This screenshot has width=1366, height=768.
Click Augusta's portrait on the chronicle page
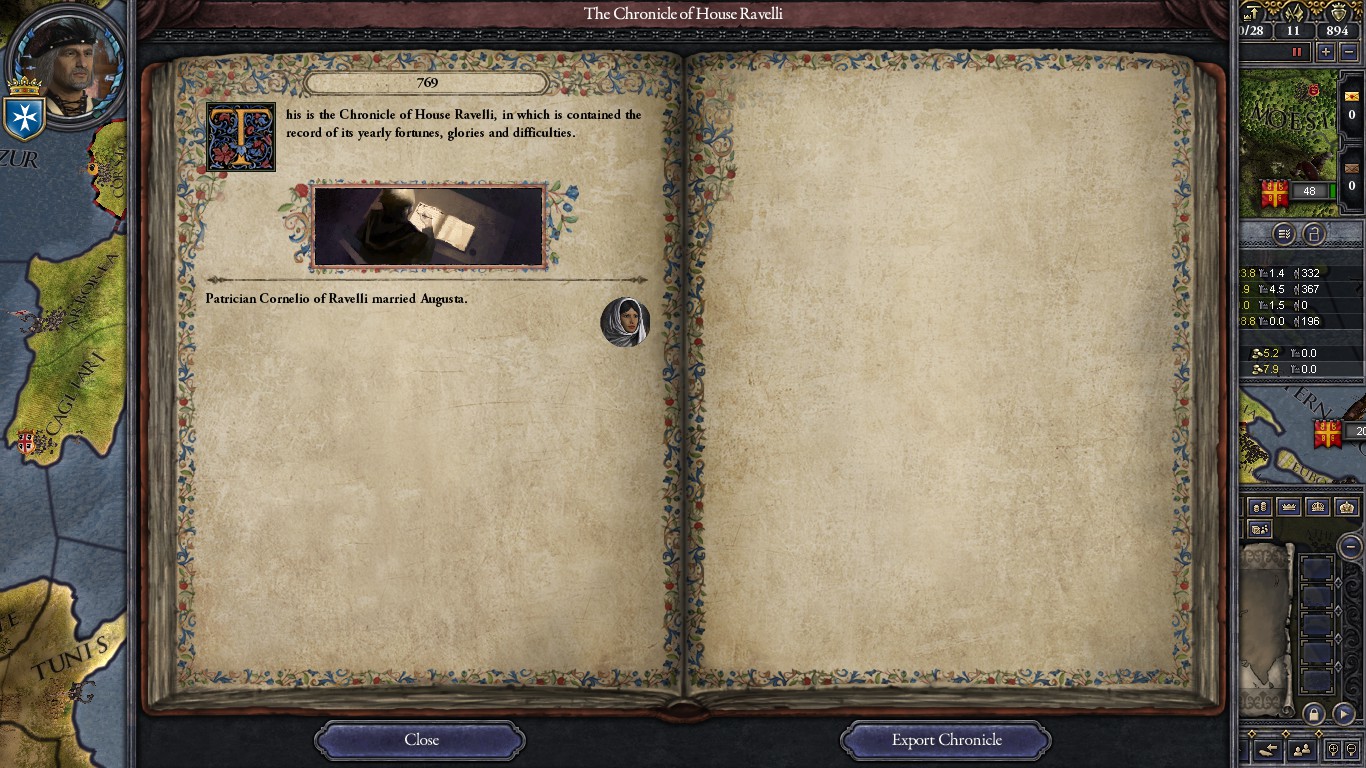pyautogui.click(x=625, y=322)
